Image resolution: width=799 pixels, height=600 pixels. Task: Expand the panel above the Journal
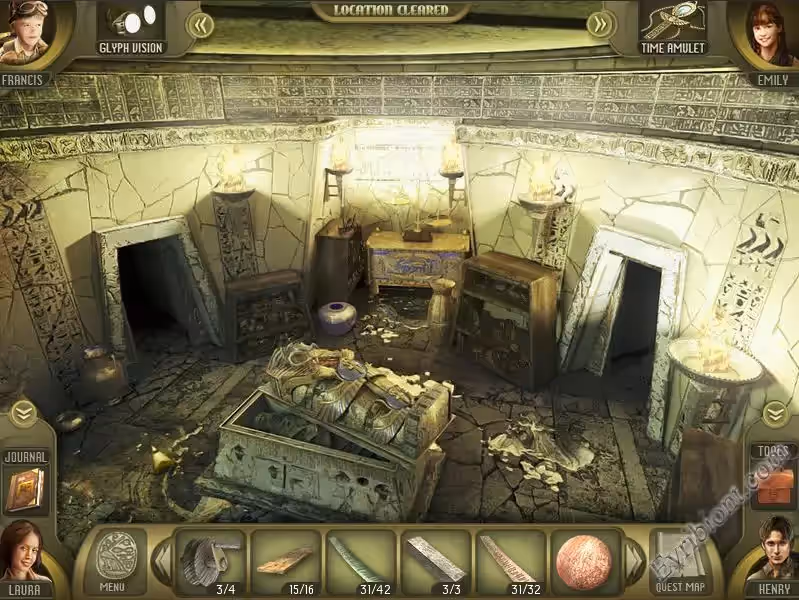[x=23, y=412]
